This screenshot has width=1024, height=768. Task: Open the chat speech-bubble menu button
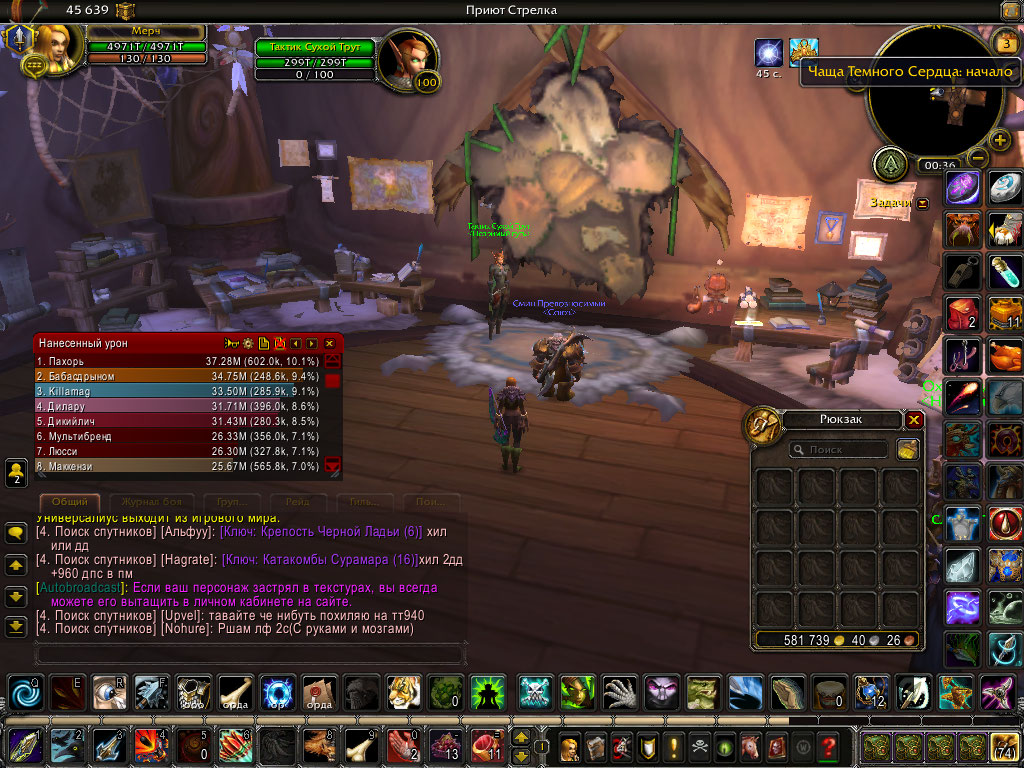click(x=15, y=534)
